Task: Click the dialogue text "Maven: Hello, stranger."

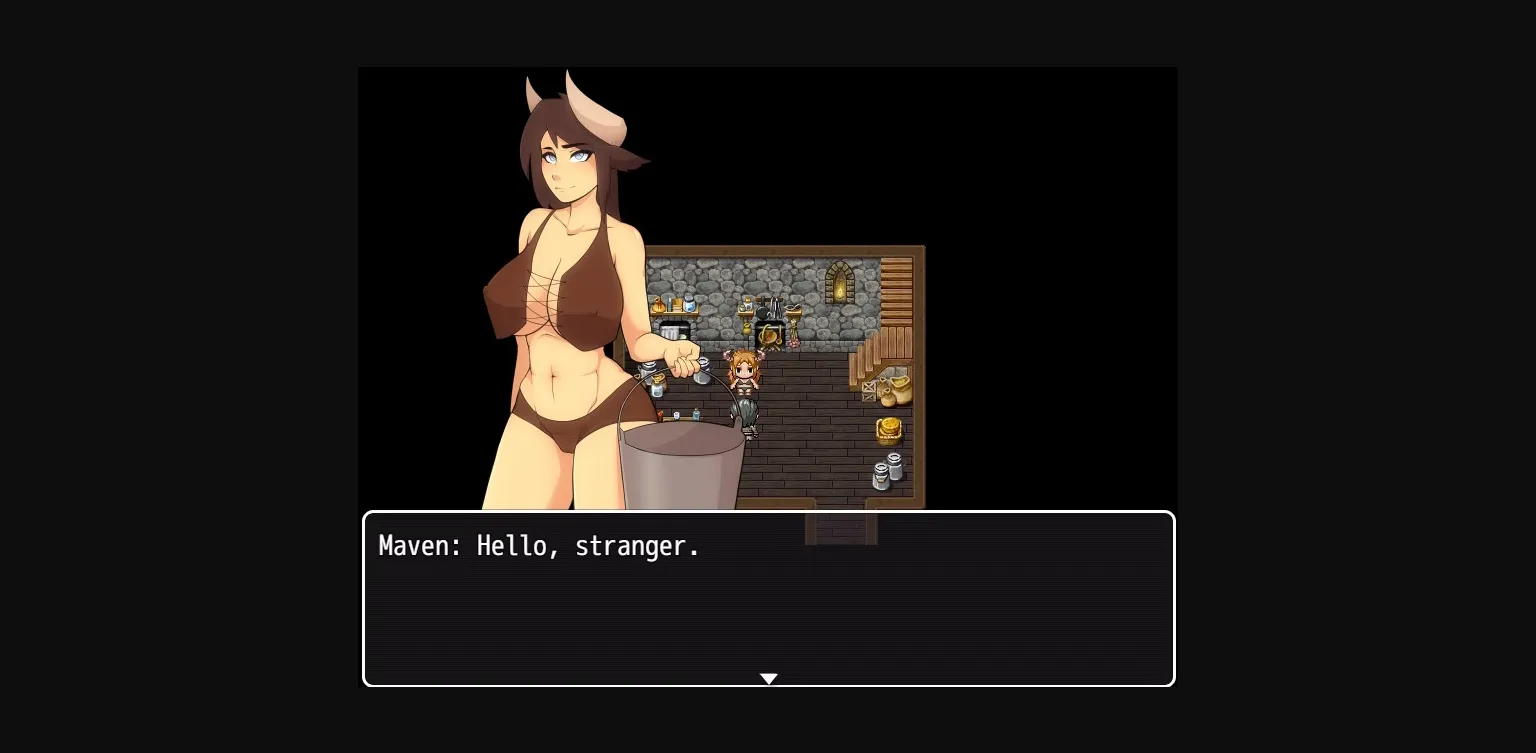Action: [x=539, y=546]
